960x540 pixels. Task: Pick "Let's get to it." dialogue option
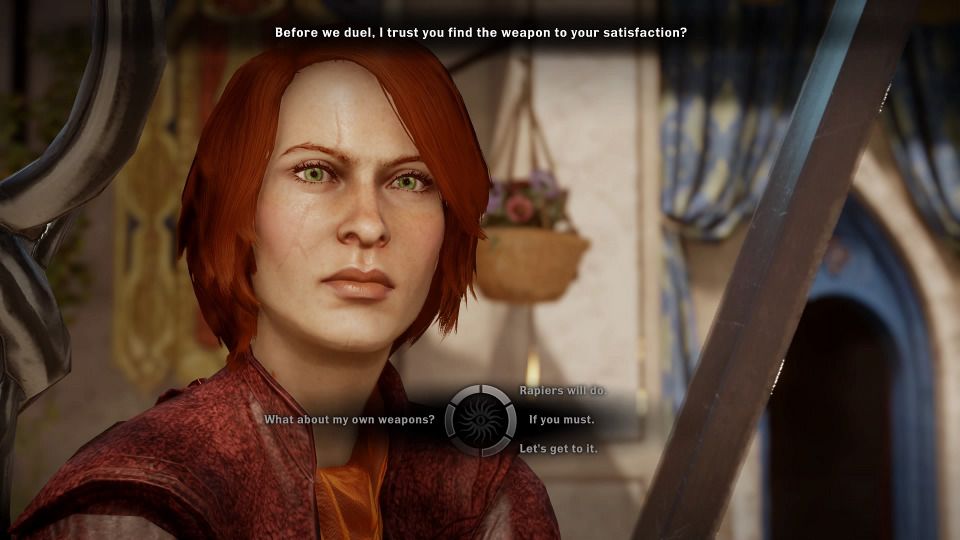pyautogui.click(x=558, y=449)
